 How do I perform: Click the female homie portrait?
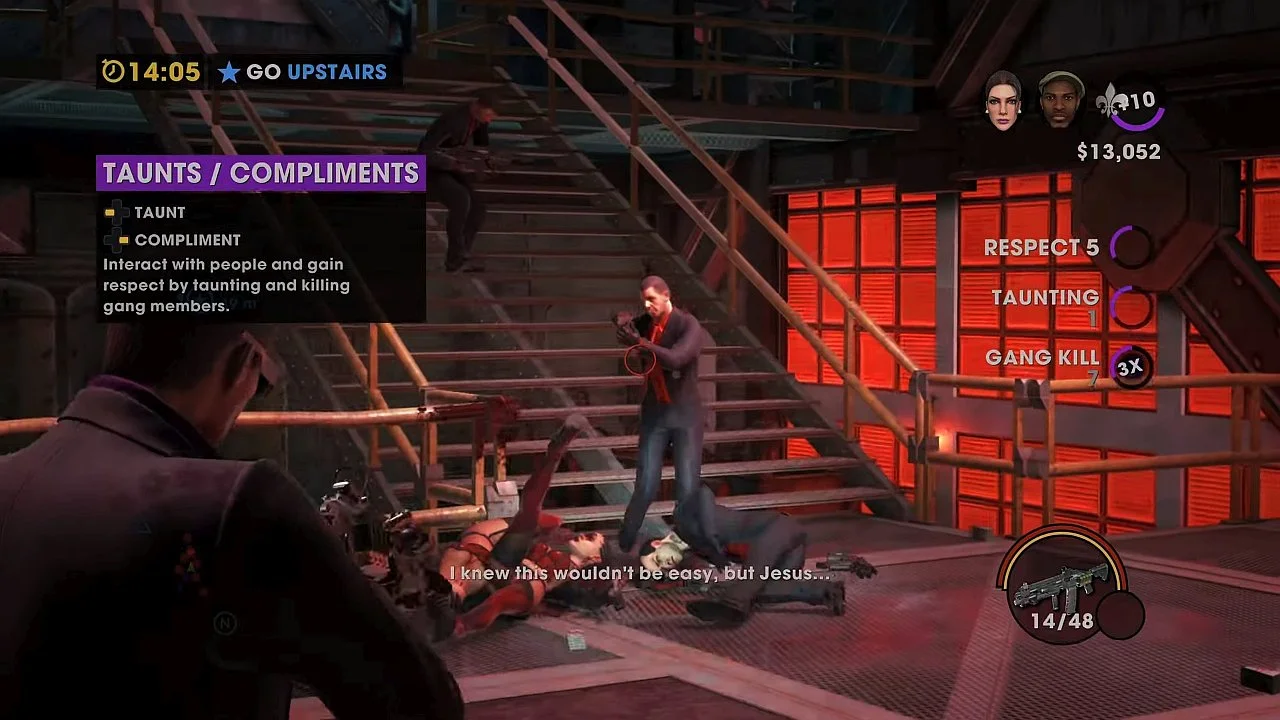[1002, 100]
